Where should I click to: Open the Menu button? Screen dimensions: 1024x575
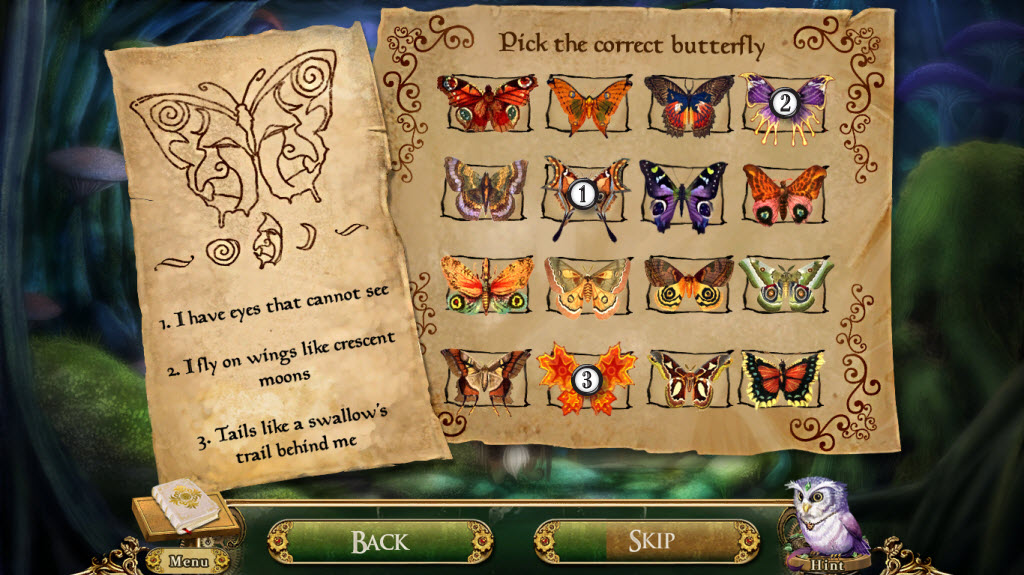pyautogui.click(x=188, y=561)
